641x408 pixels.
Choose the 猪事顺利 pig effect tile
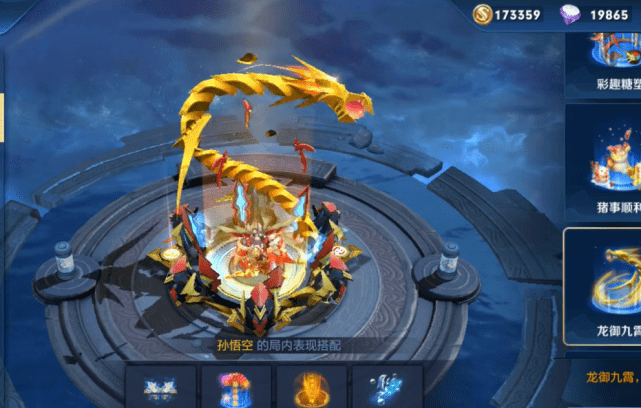click(x=604, y=165)
